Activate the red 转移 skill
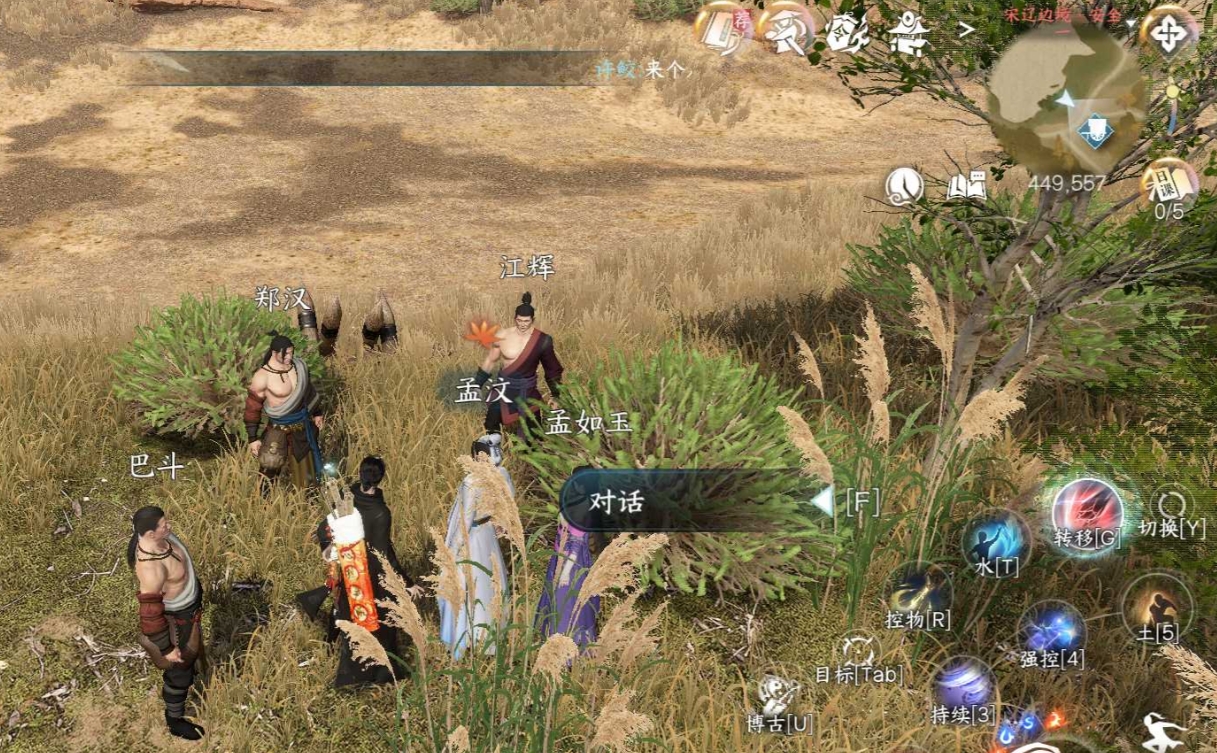The width and height of the screenshot is (1217, 753). click(1088, 508)
